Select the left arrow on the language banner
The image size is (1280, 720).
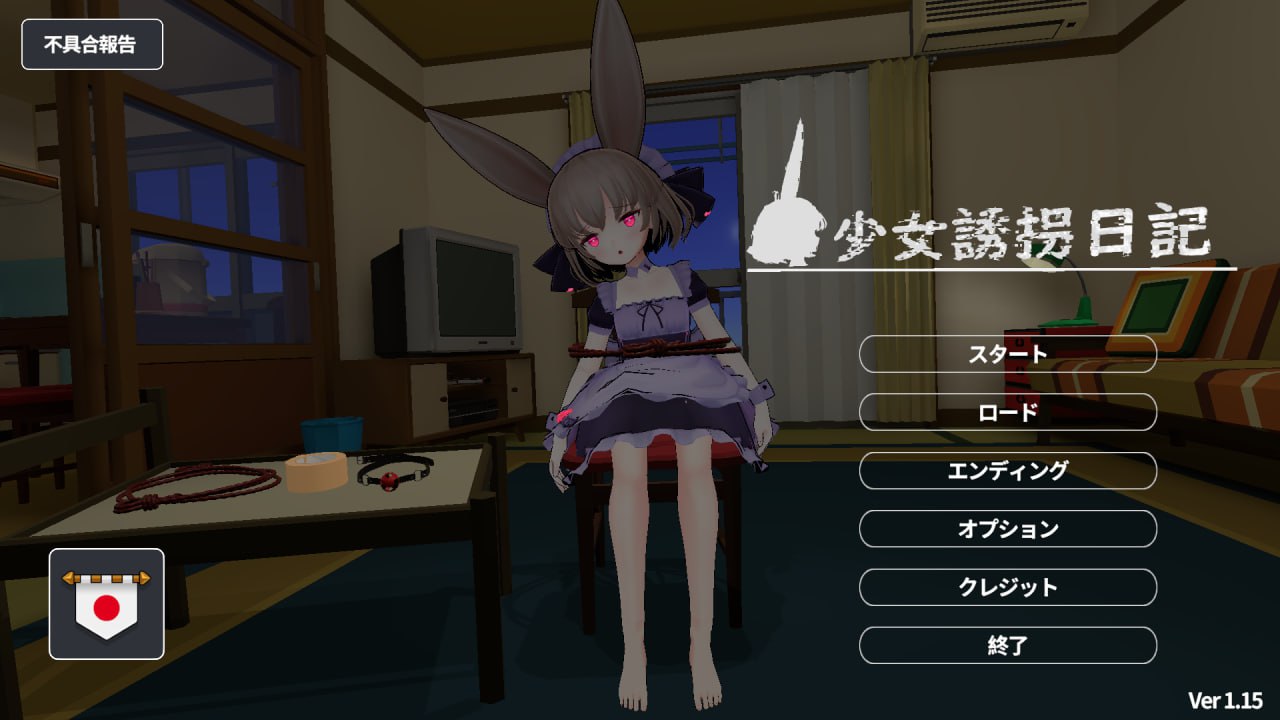point(68,578)
